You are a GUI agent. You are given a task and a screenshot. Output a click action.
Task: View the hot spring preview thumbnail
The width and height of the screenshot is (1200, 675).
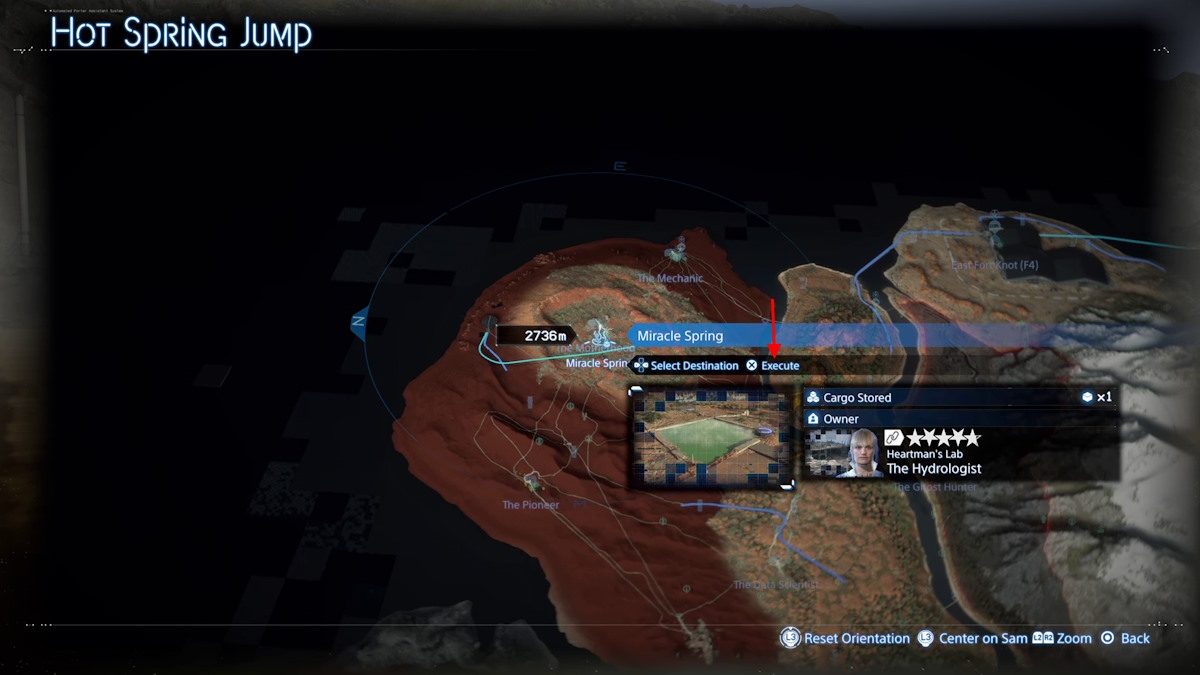(711, 438)
